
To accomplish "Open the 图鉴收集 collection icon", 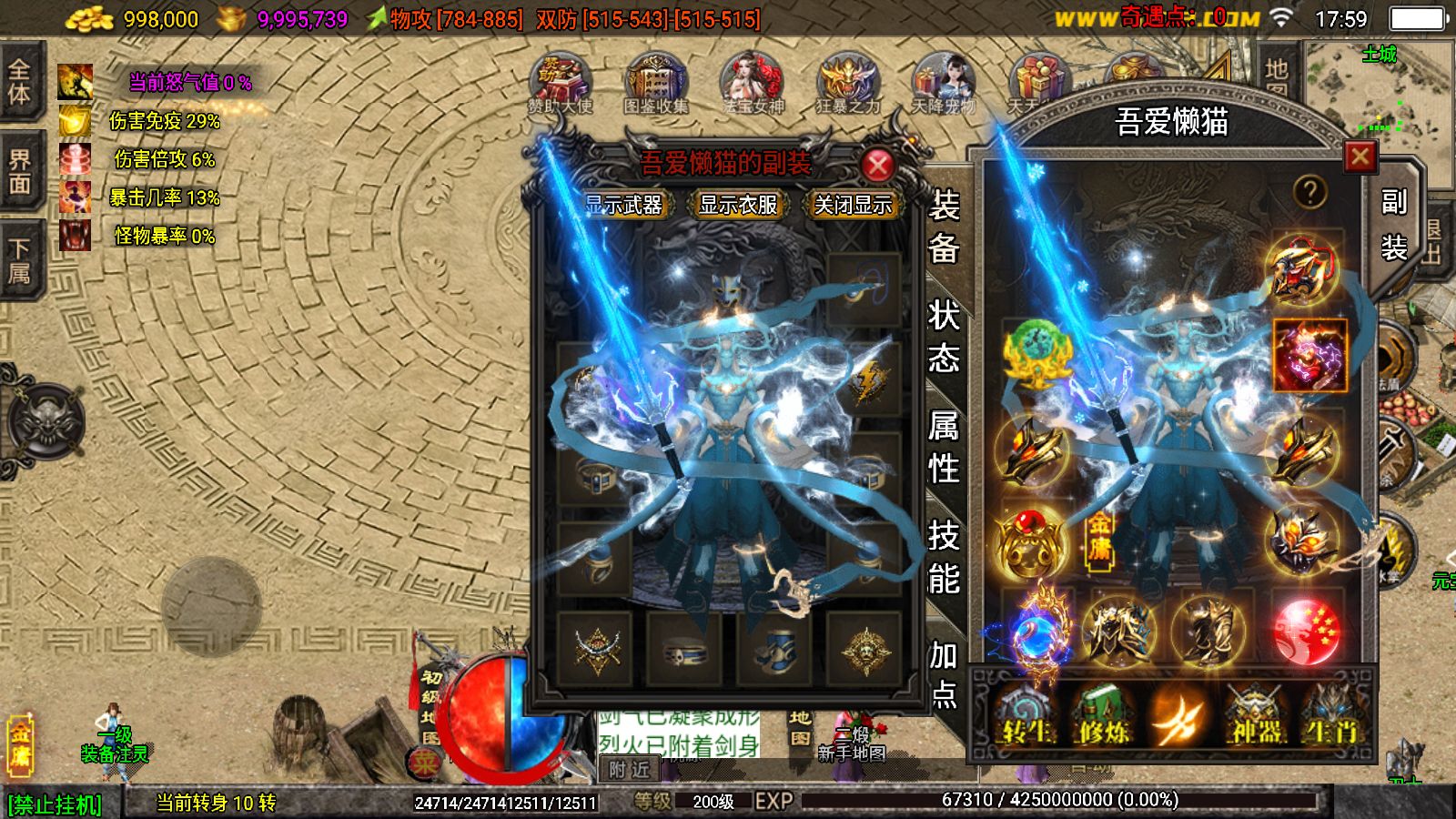I will [655, 84].
